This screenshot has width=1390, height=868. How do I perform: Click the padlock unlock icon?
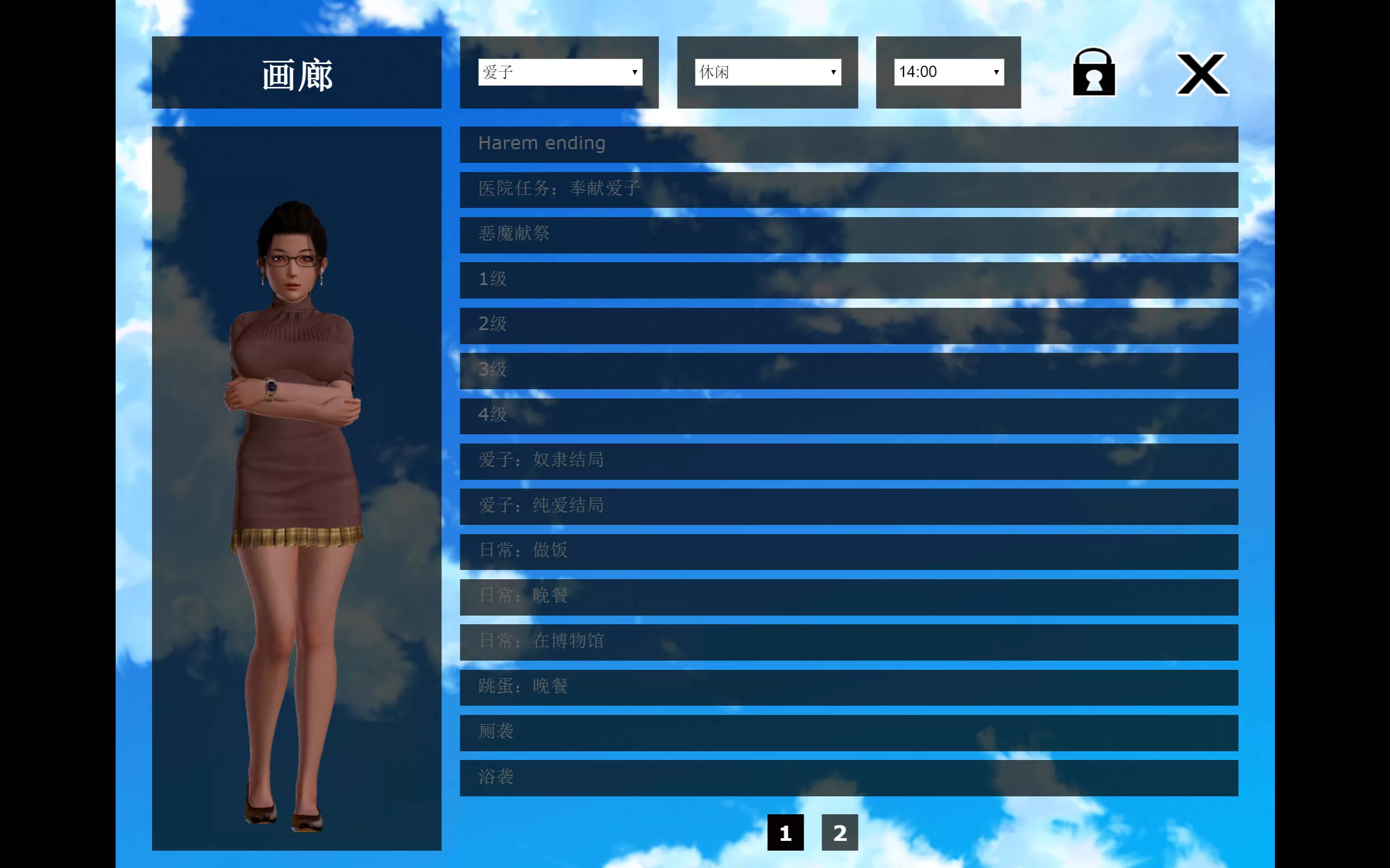(x=1093, y=72)
